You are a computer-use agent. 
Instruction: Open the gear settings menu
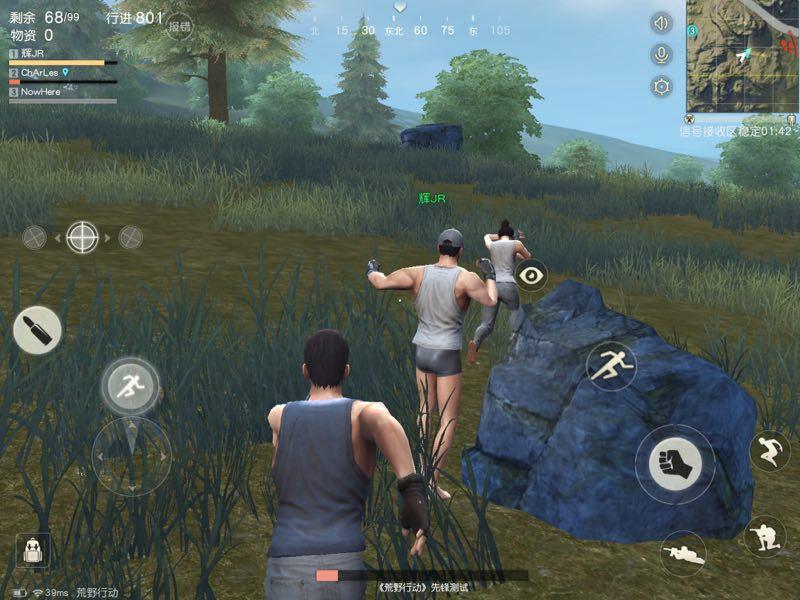pos(661,86)
